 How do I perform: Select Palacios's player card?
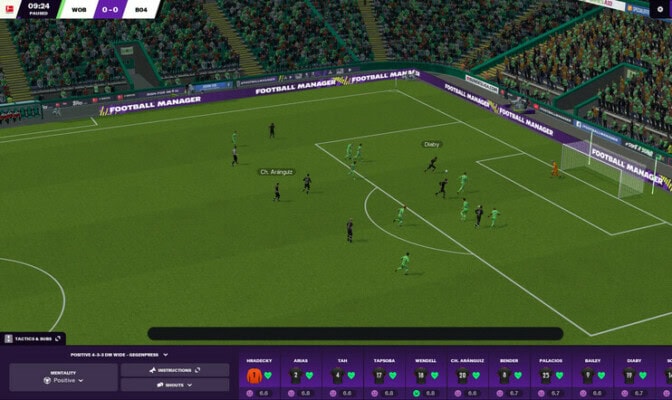tap(551, 374)
